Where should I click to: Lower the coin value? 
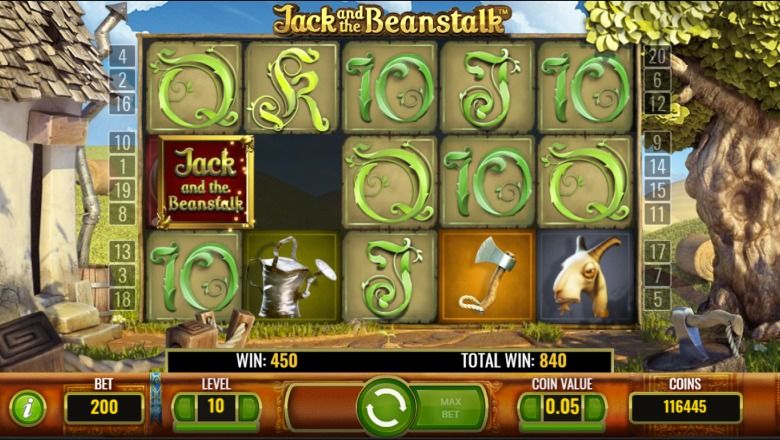click(531, 407)
